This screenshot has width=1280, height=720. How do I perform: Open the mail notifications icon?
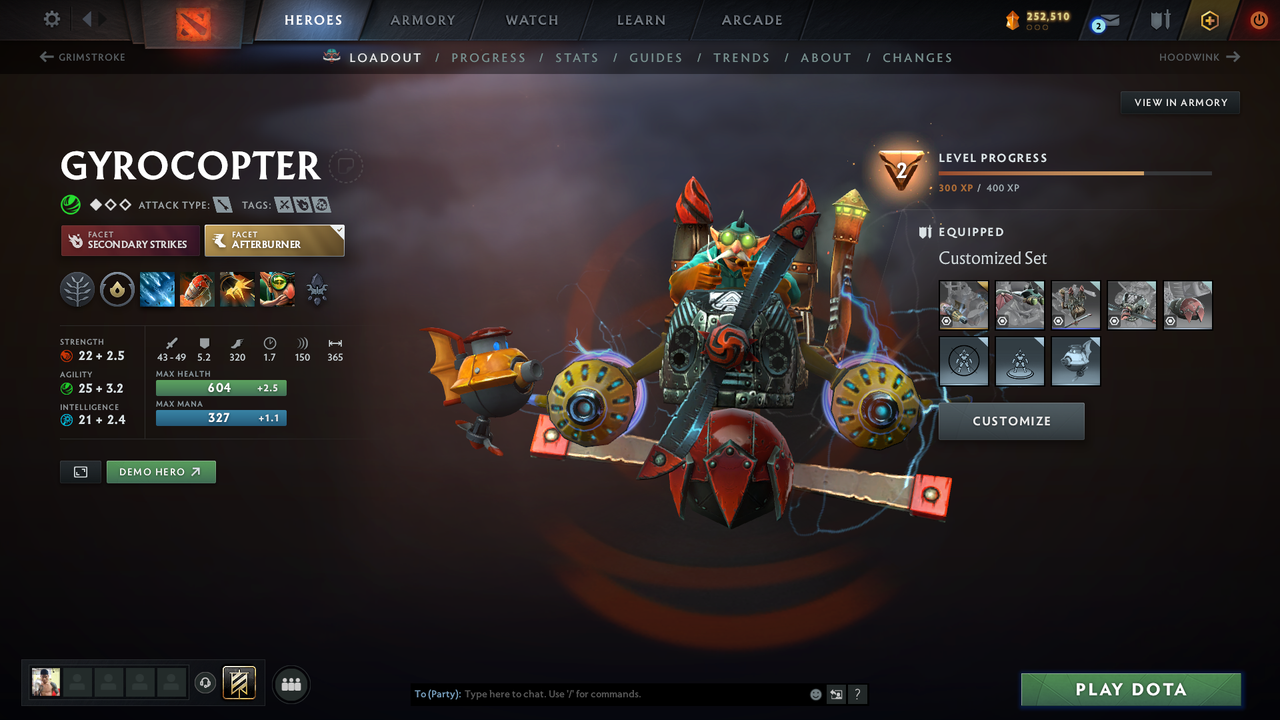tap(1104, 19)
